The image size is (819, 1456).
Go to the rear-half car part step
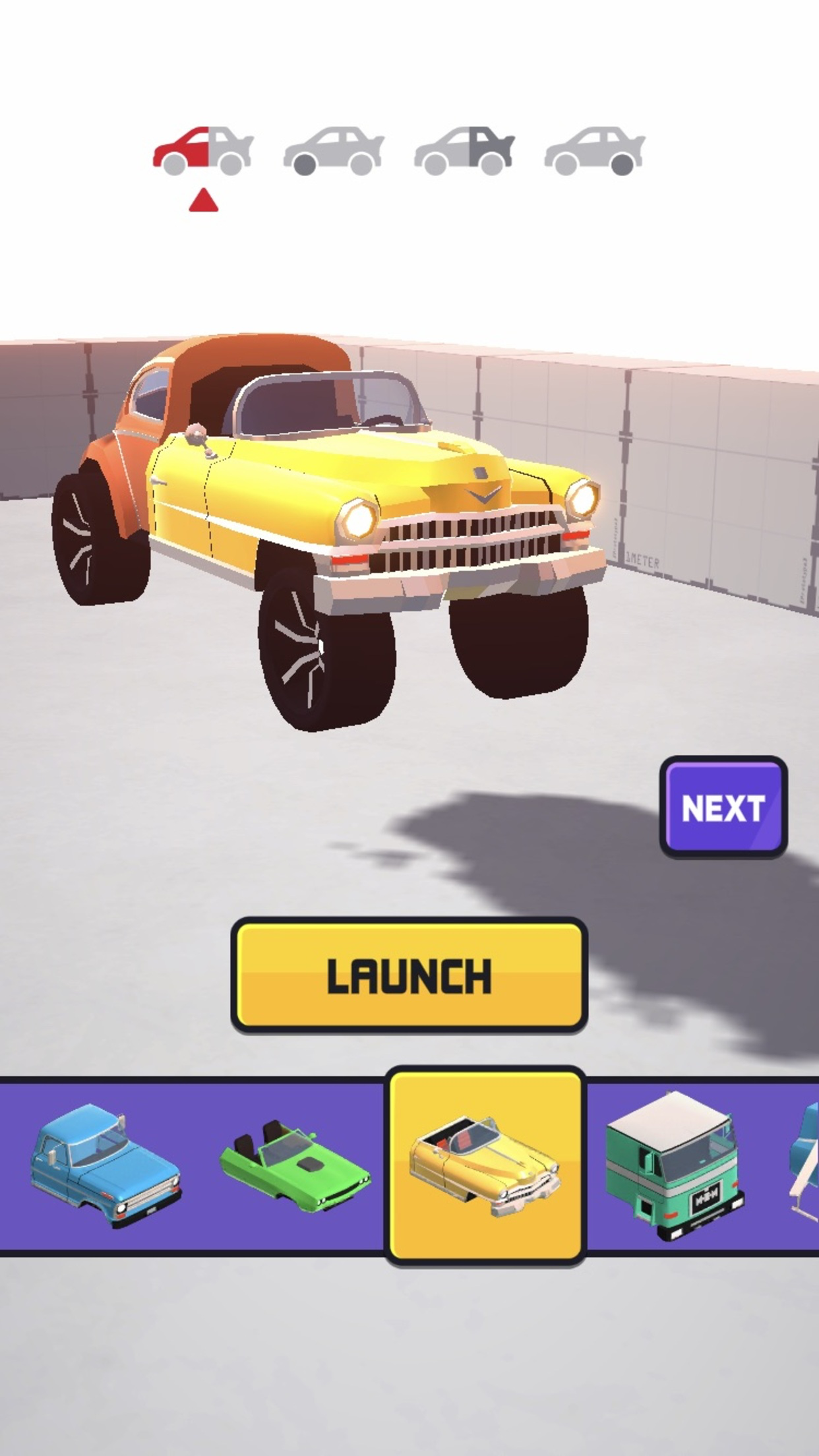pos(464,150)
